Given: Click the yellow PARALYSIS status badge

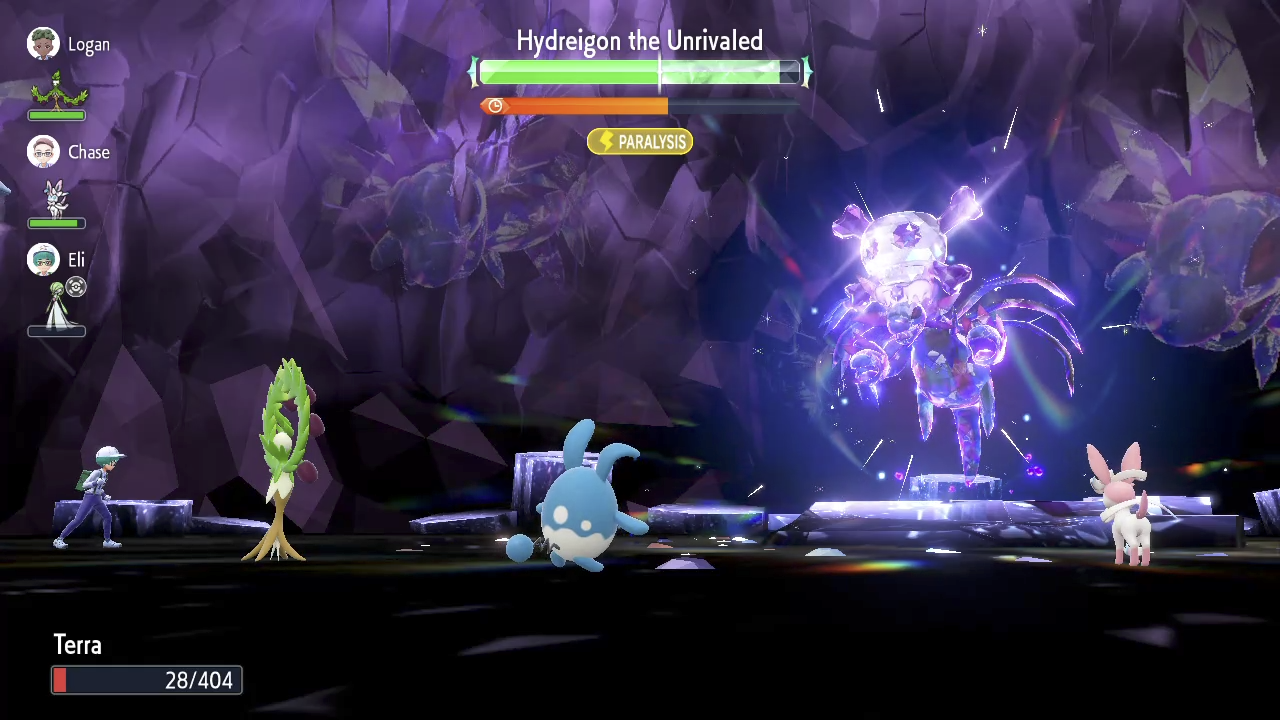Looking at the screenshot, I should 640,142.
